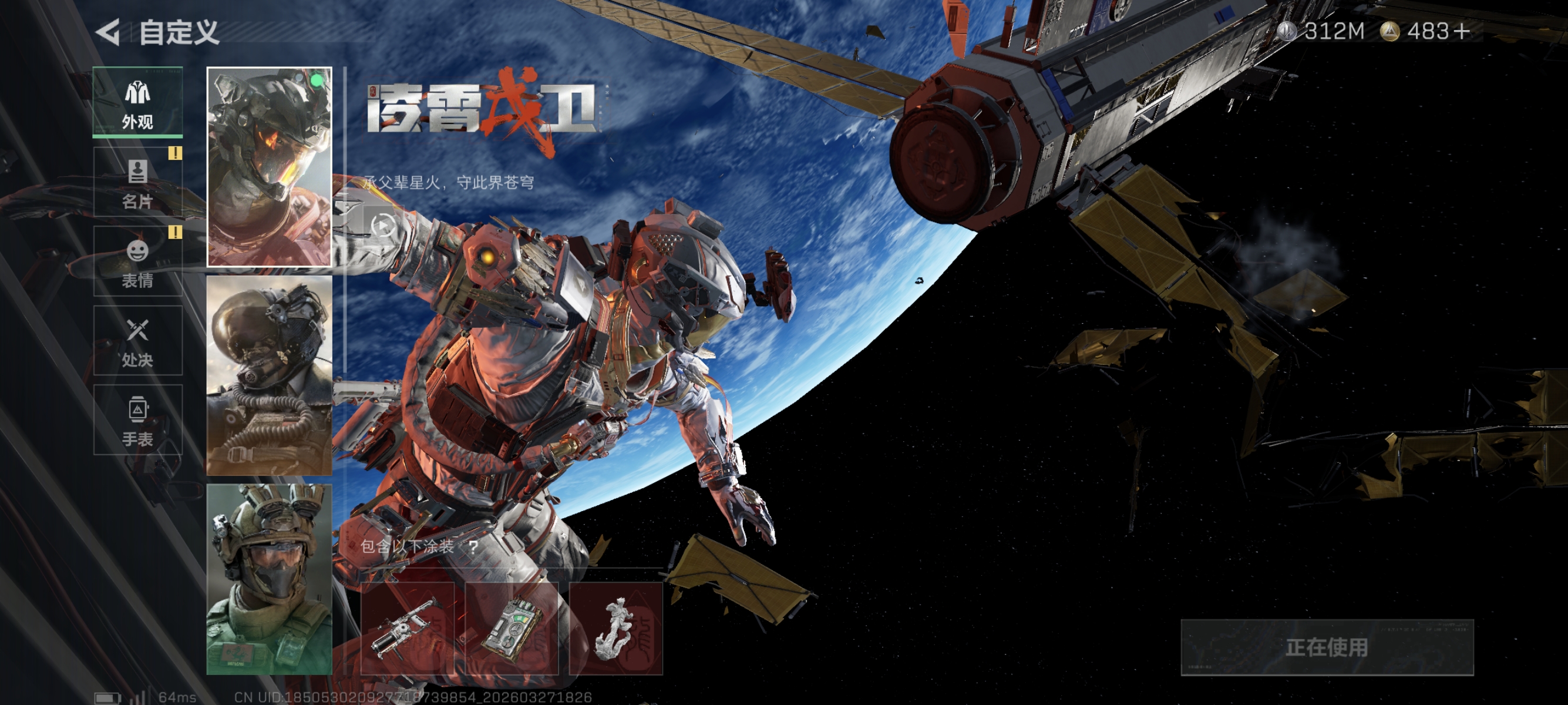1568x705 pixels.
Task: Switch to the 外观 appearance tab
Action: click(137, 102)
